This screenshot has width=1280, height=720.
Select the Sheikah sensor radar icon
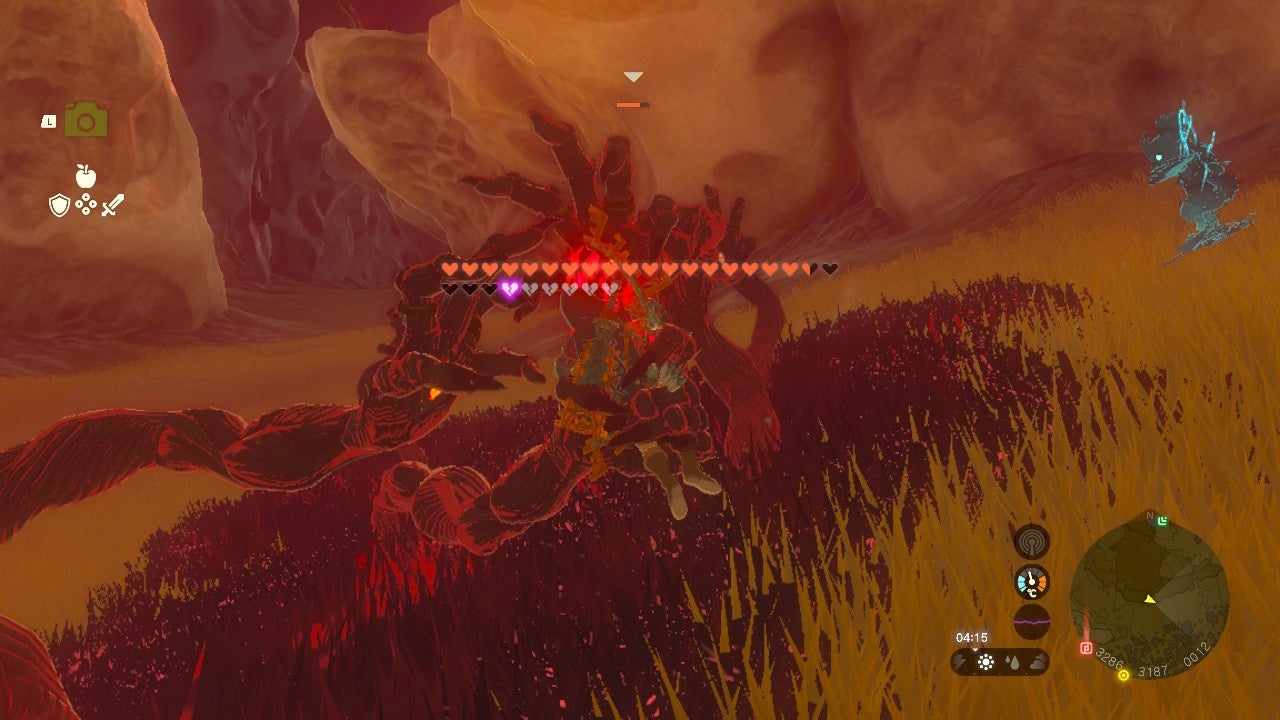coord(1031,541)
